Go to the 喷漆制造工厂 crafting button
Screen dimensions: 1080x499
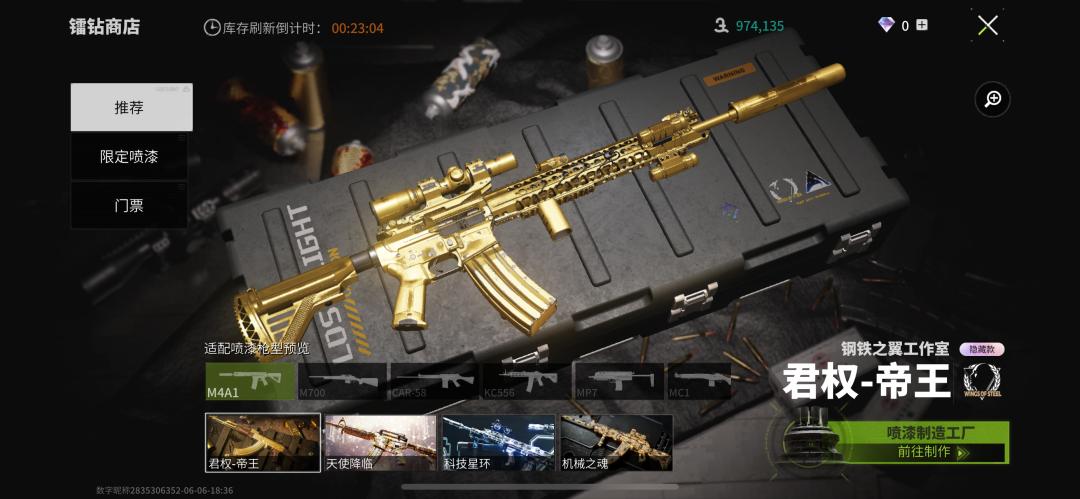[x=917, y=442]
